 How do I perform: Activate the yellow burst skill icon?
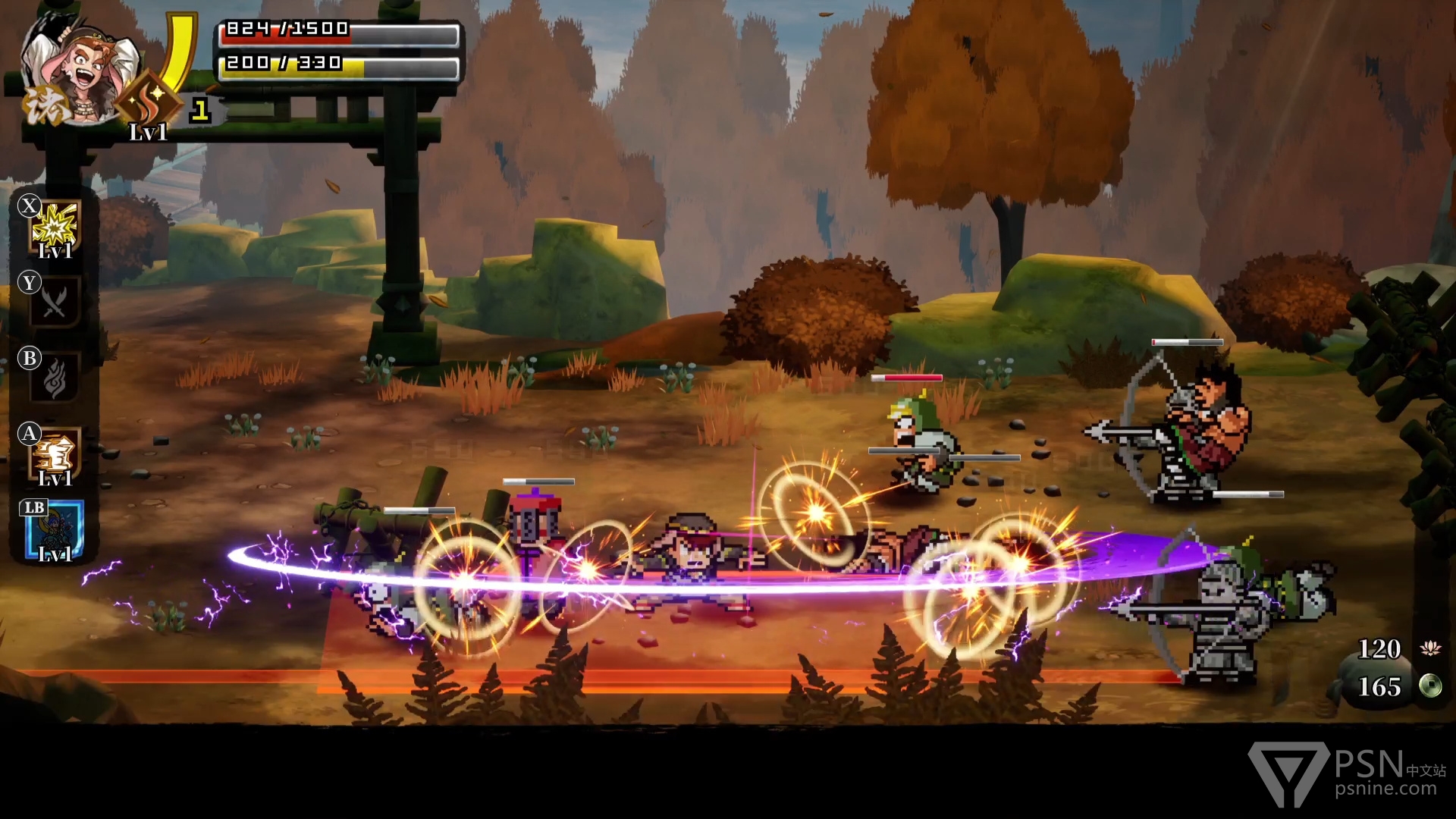pos(56,227)
